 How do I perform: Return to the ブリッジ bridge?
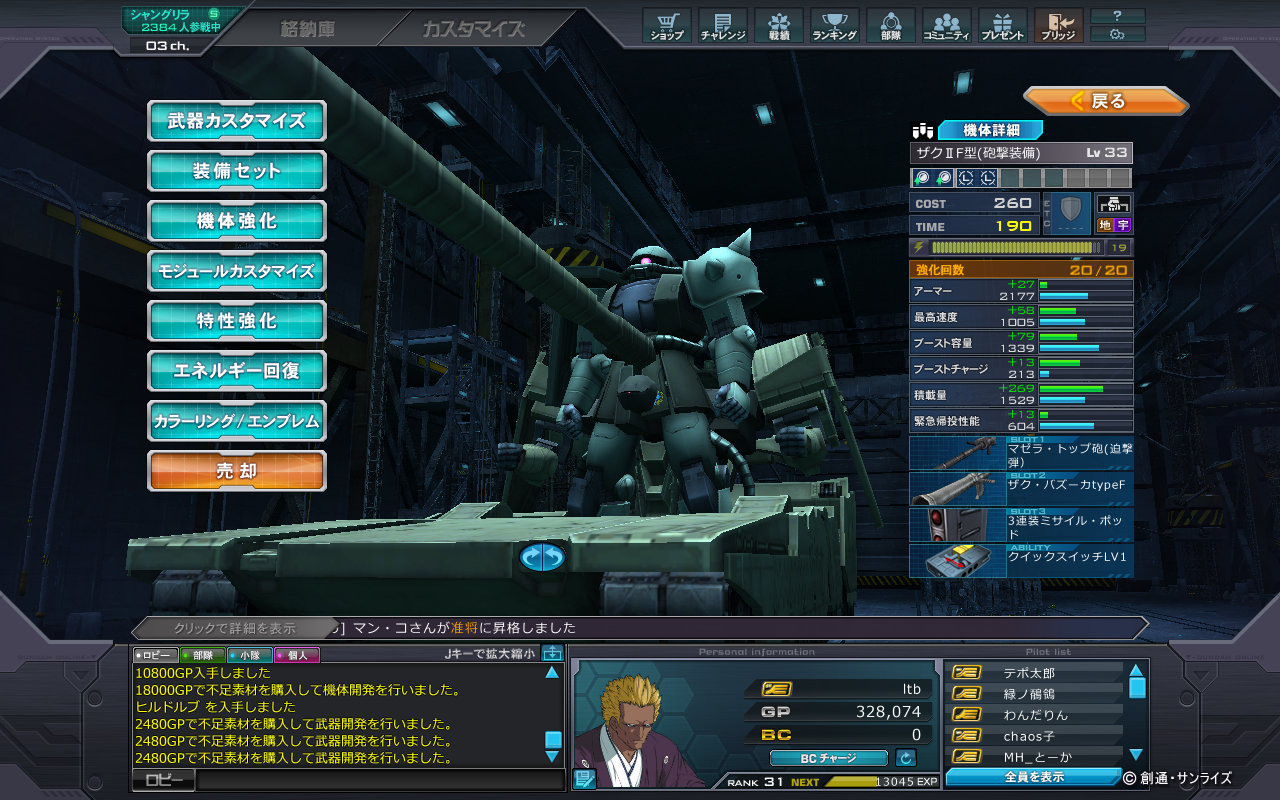(x=1058, y=26)
